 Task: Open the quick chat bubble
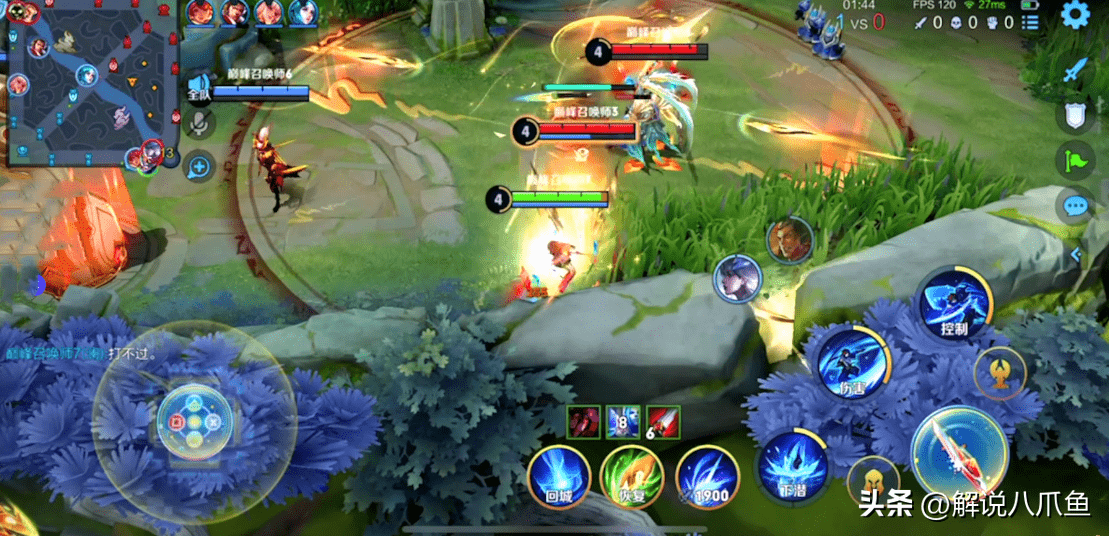coord(1075,206)
